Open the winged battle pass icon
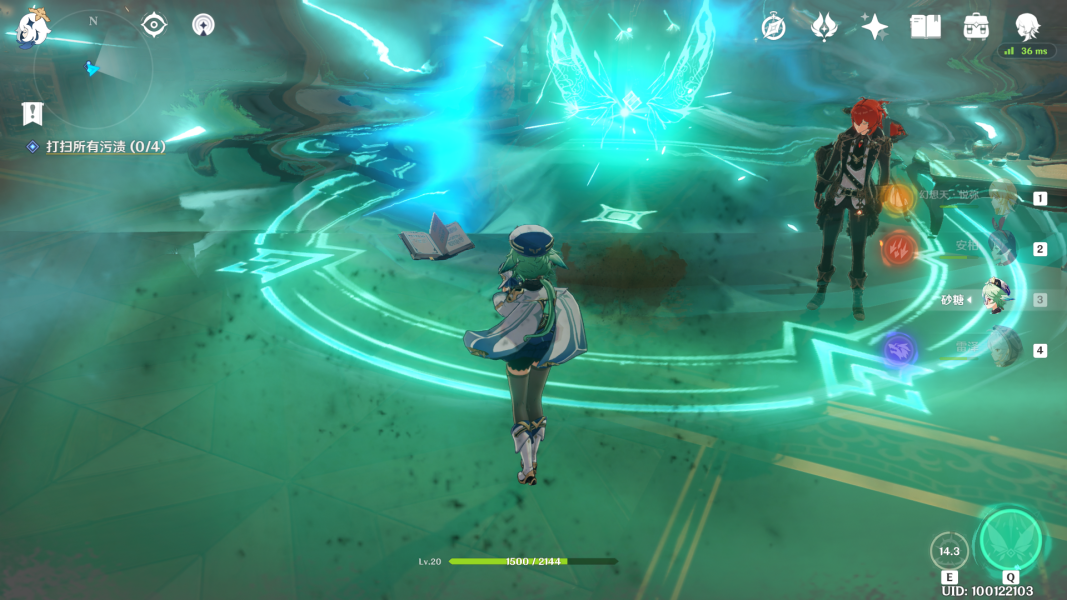Screen dimensions: 1067x600 coord(824,27)
